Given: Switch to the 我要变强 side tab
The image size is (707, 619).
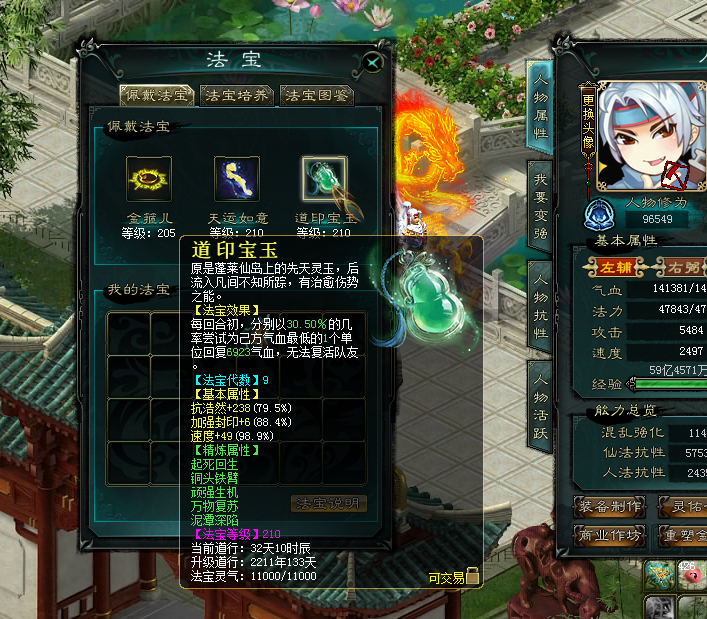Looking at the screenshot, I should [539, 207].
